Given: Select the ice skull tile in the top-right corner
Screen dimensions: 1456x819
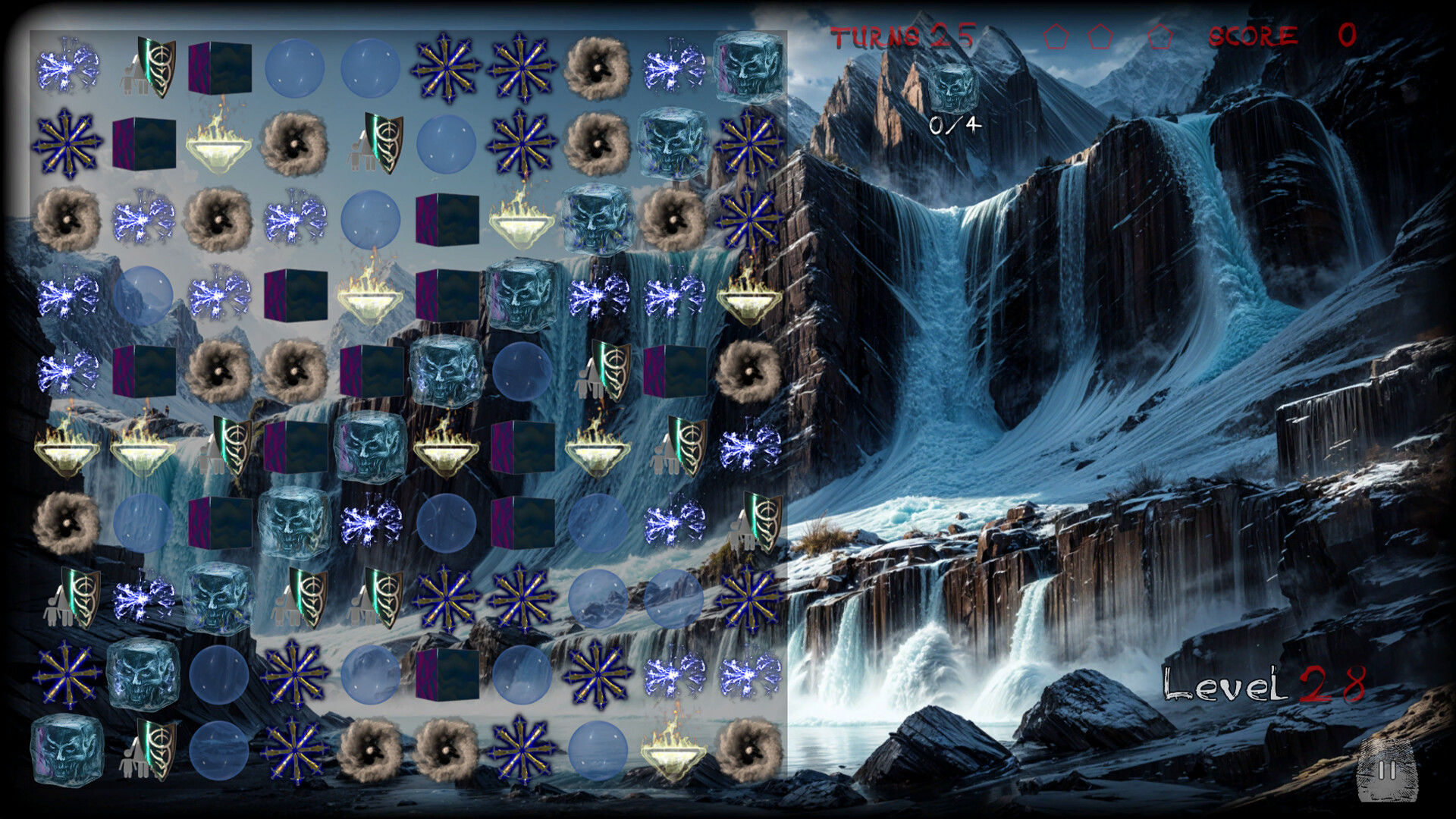Looking at the screenshot, I should coord(747,71).
